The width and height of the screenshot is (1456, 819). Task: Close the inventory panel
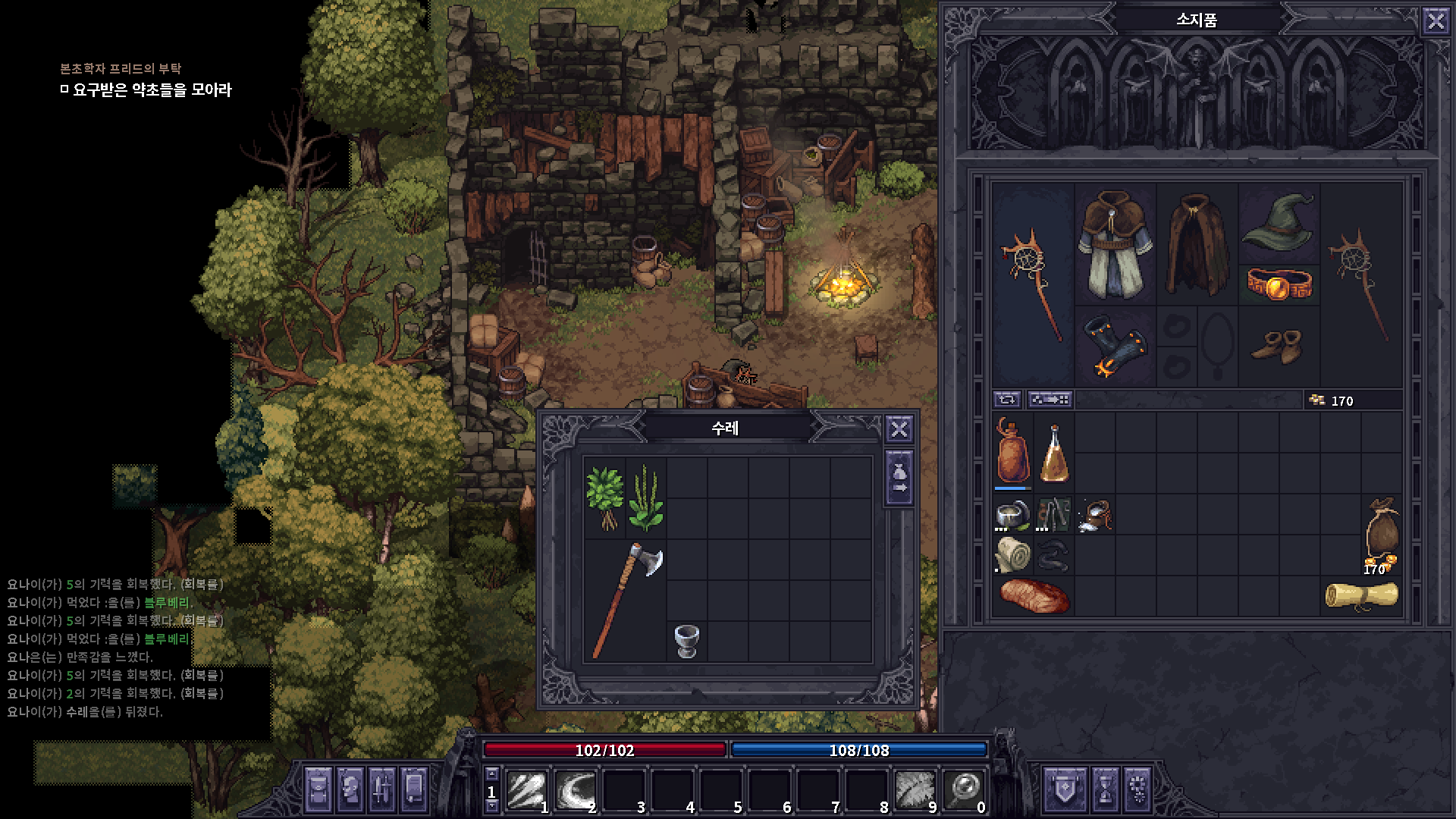point(1436,21)
